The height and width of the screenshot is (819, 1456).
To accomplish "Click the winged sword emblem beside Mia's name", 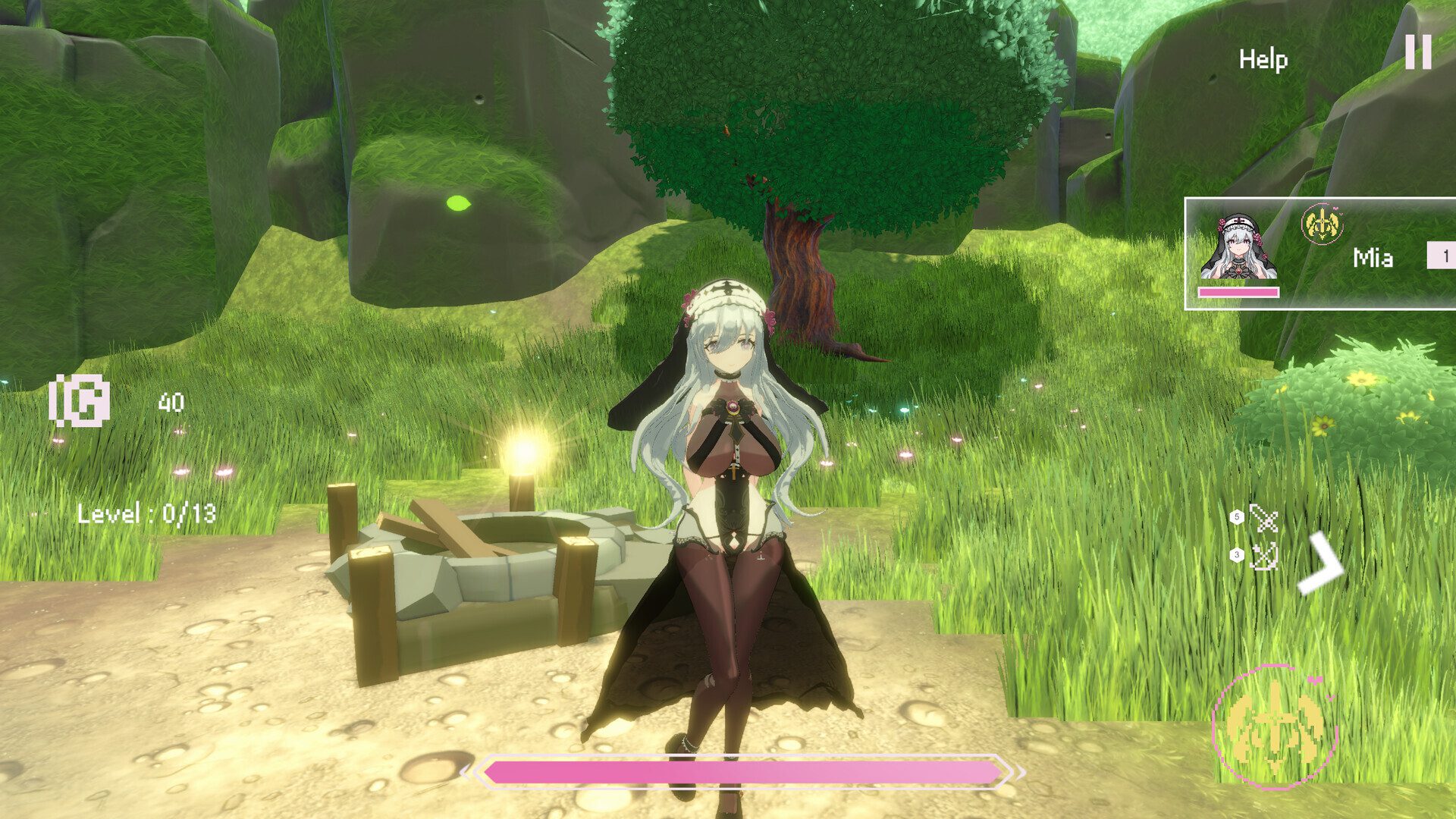I will (1321, 224).
